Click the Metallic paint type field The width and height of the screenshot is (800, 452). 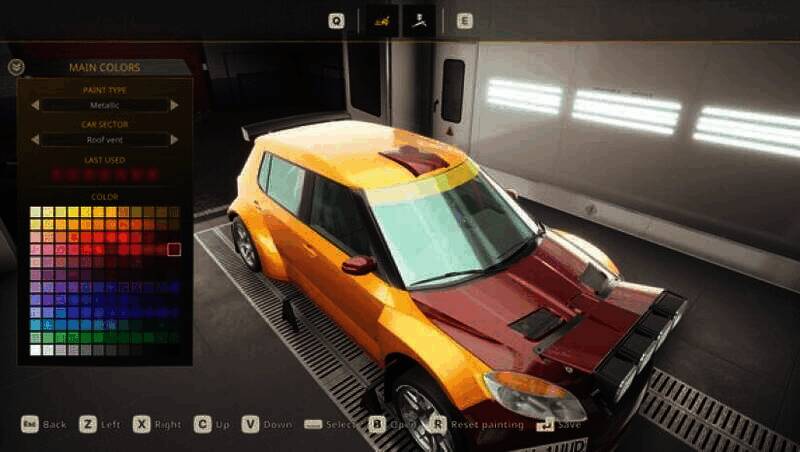click(x=105, y=105)
